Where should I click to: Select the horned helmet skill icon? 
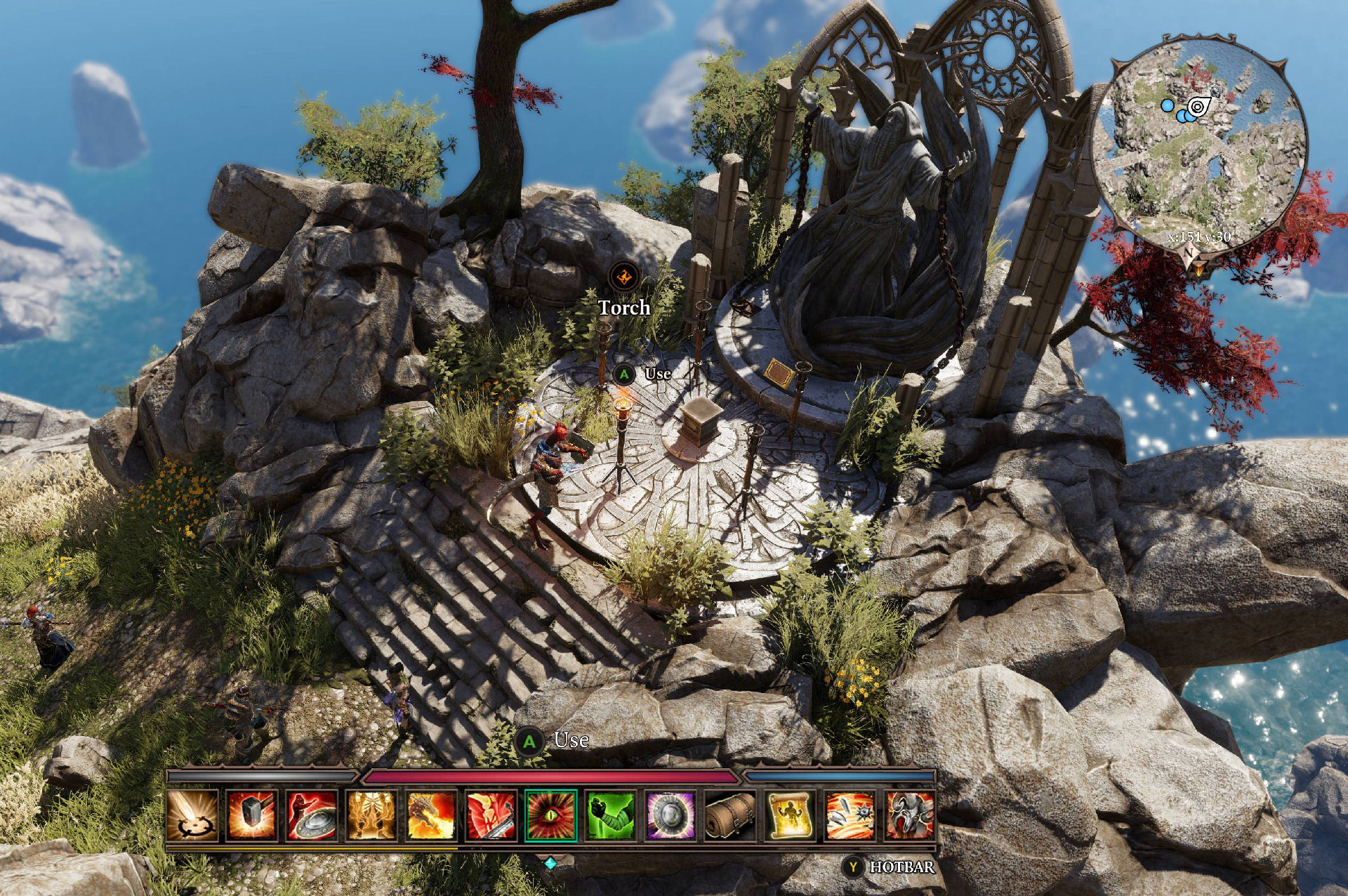tap(910, 815)
